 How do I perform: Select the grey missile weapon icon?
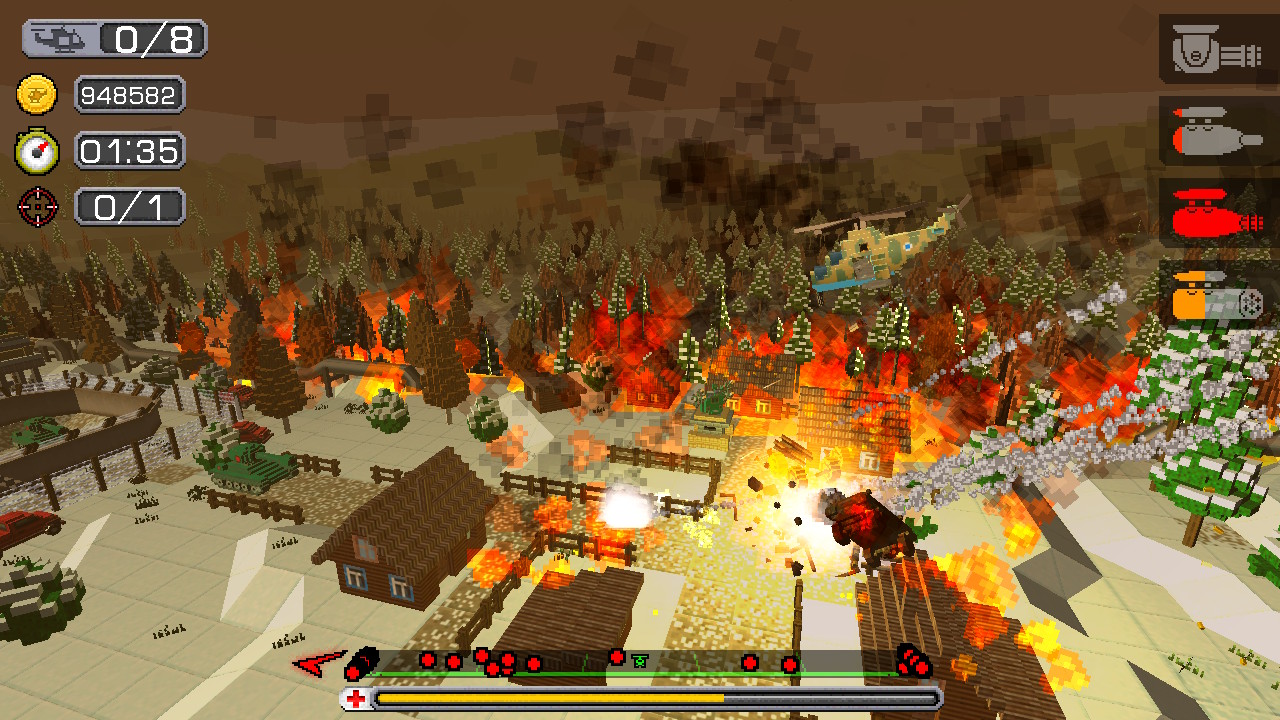pyautogui.click(x=1215, y=133)
